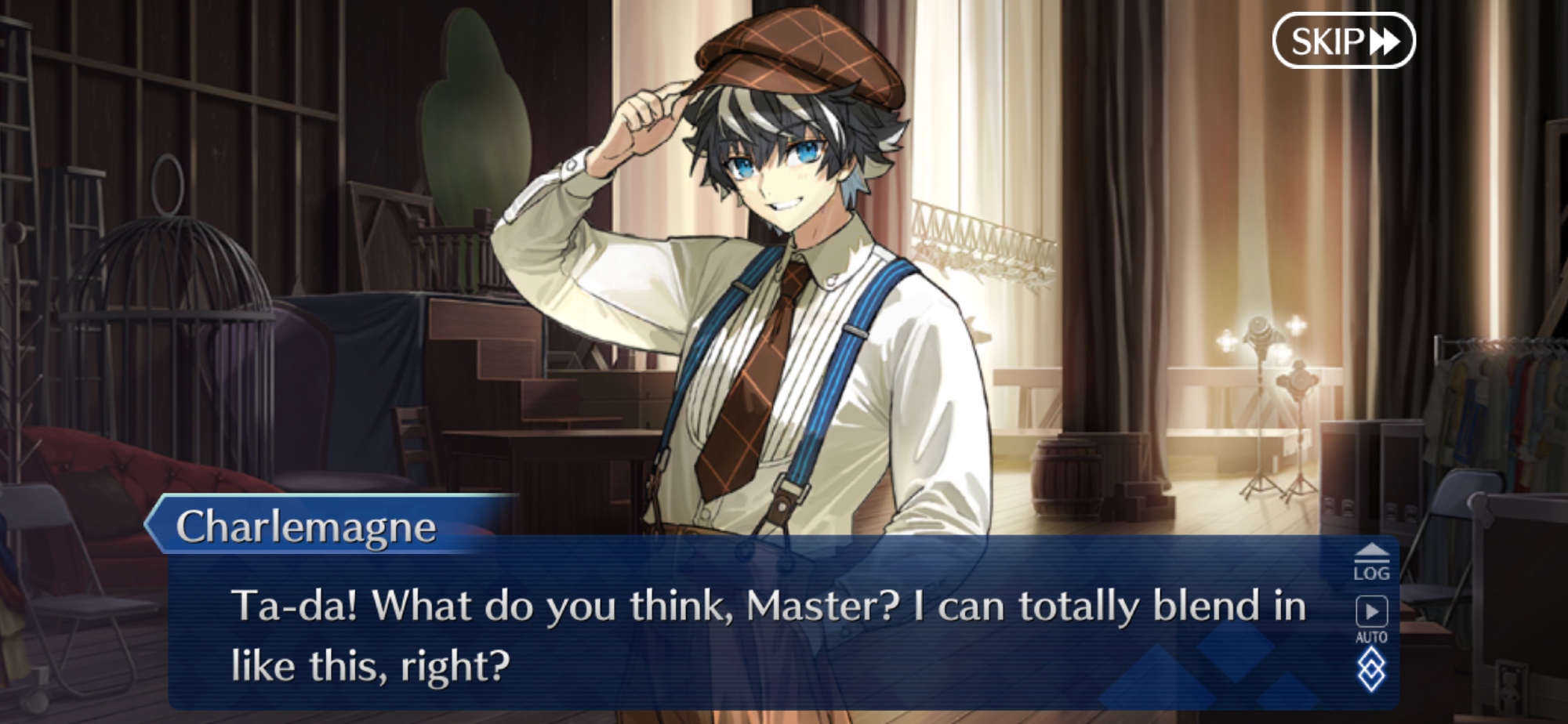This screenshot has width=1568, height=724.
Task: Skip the dialogue scene
Action: [1343, 41]
